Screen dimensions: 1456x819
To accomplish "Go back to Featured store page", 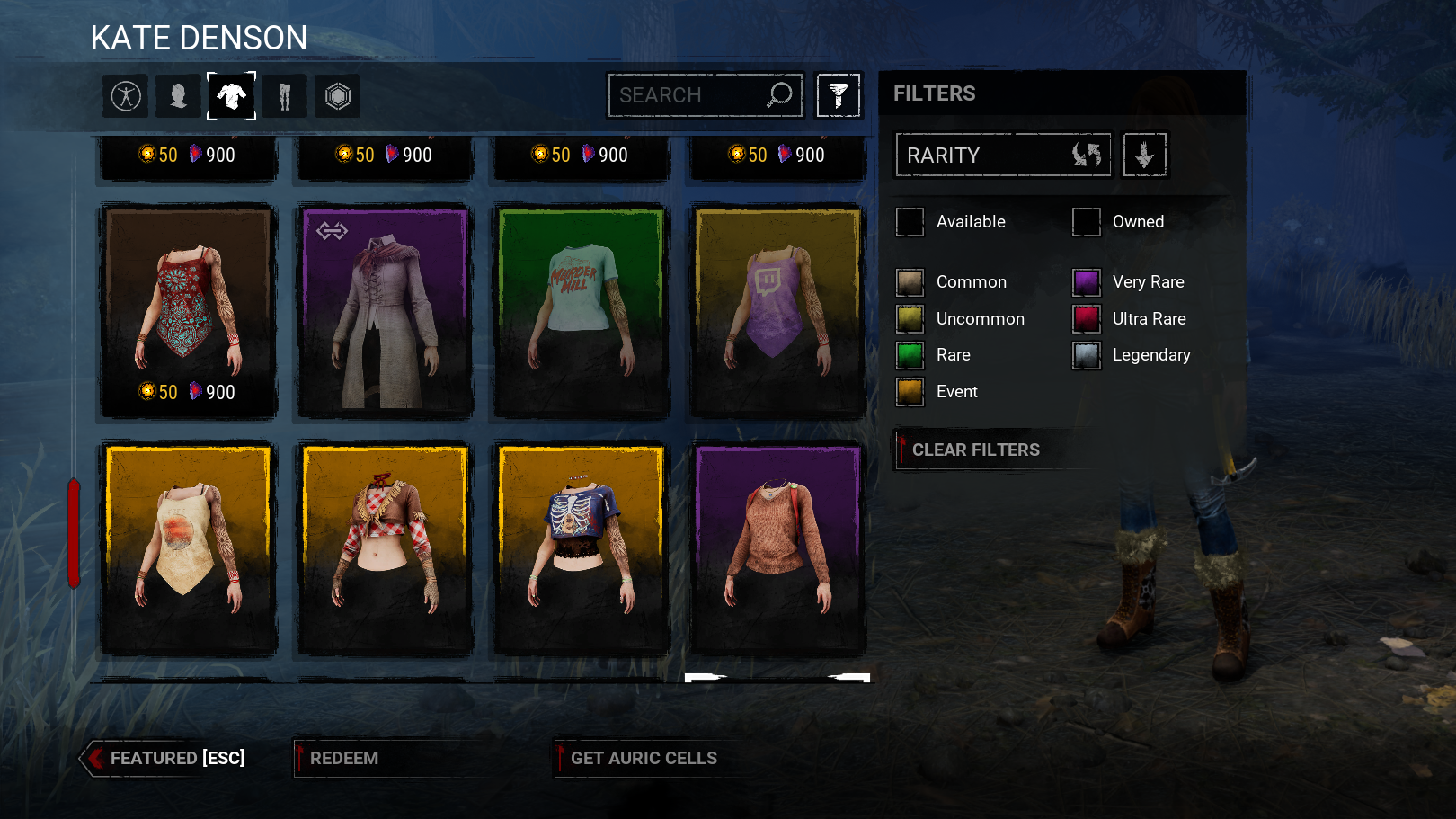I will (x=166, y=759).
